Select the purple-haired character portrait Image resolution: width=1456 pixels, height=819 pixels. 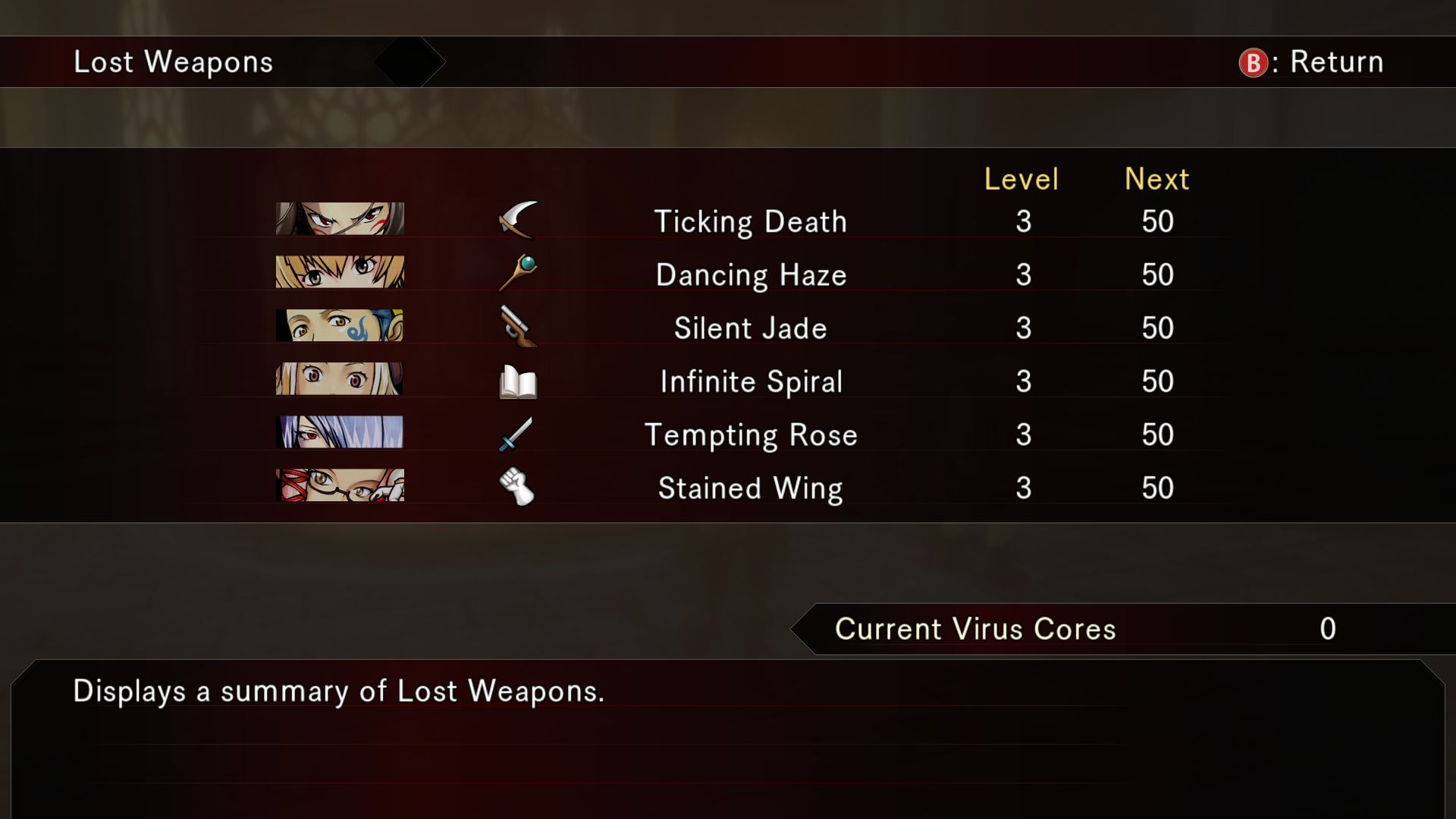(340, 432)
